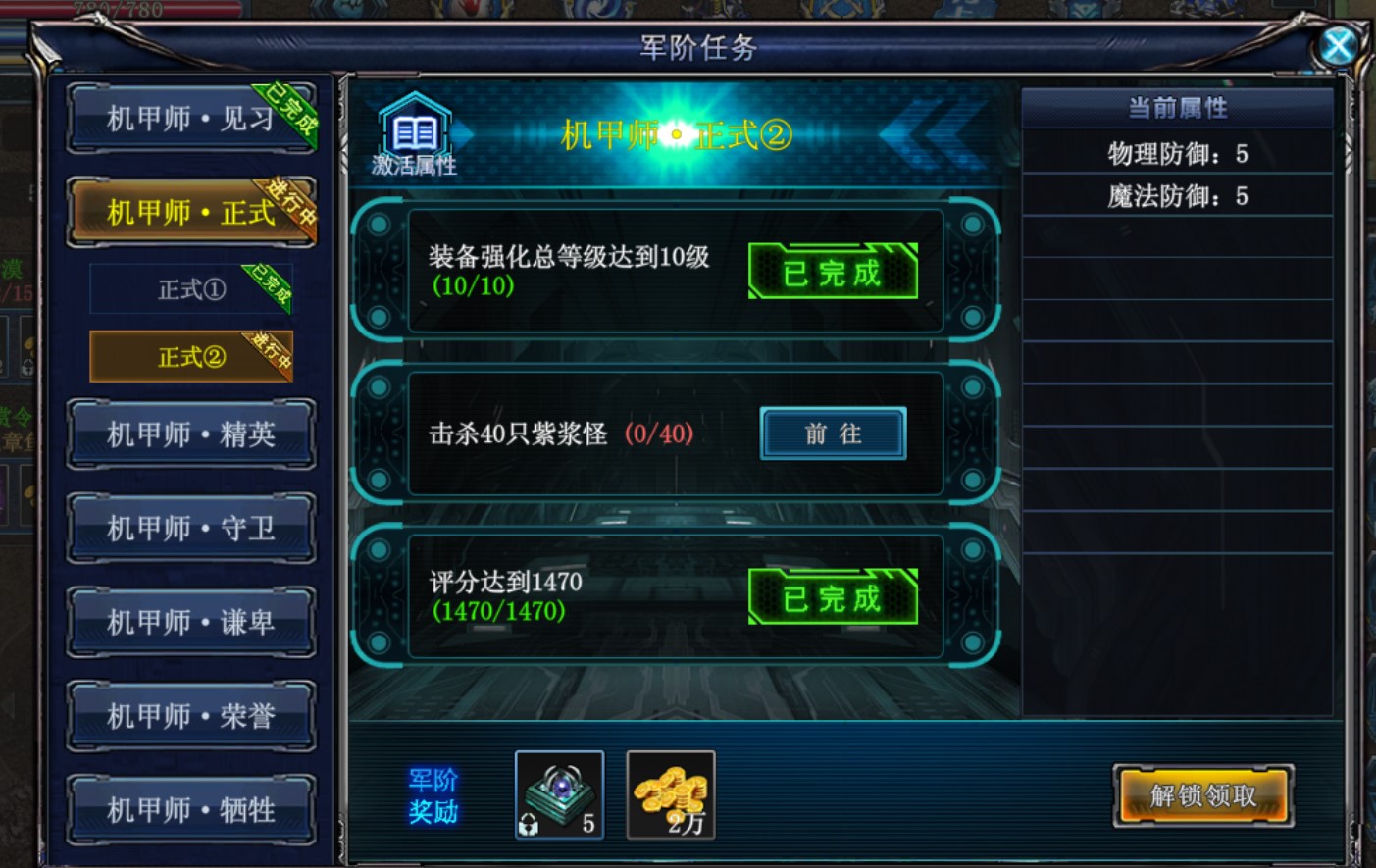Screen dimensions: 1376x868
Task: Open the 正式② sub-rank entry
Action: click(x=191, y=356)
